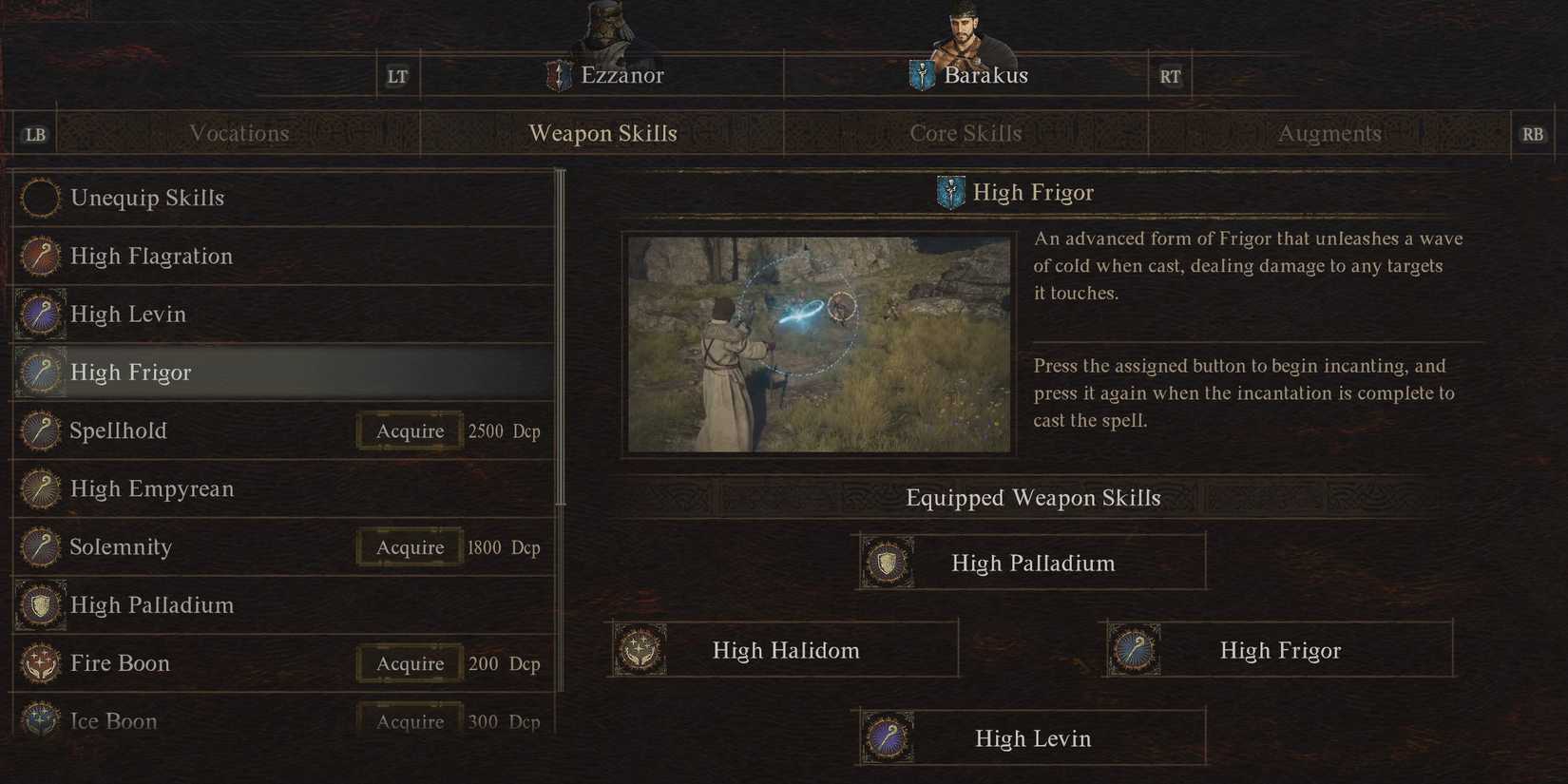Click the High Levin staff icon
Viewport: 1568px width, 784px height.
(x=40, y=314)
